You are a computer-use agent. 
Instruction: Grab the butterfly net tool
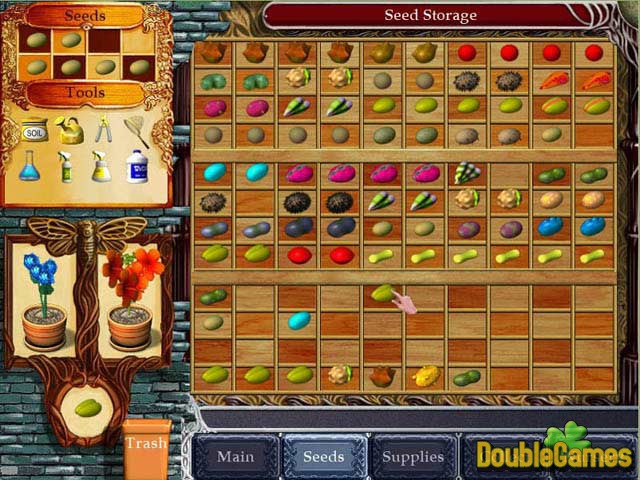click(x=136, y=128)
